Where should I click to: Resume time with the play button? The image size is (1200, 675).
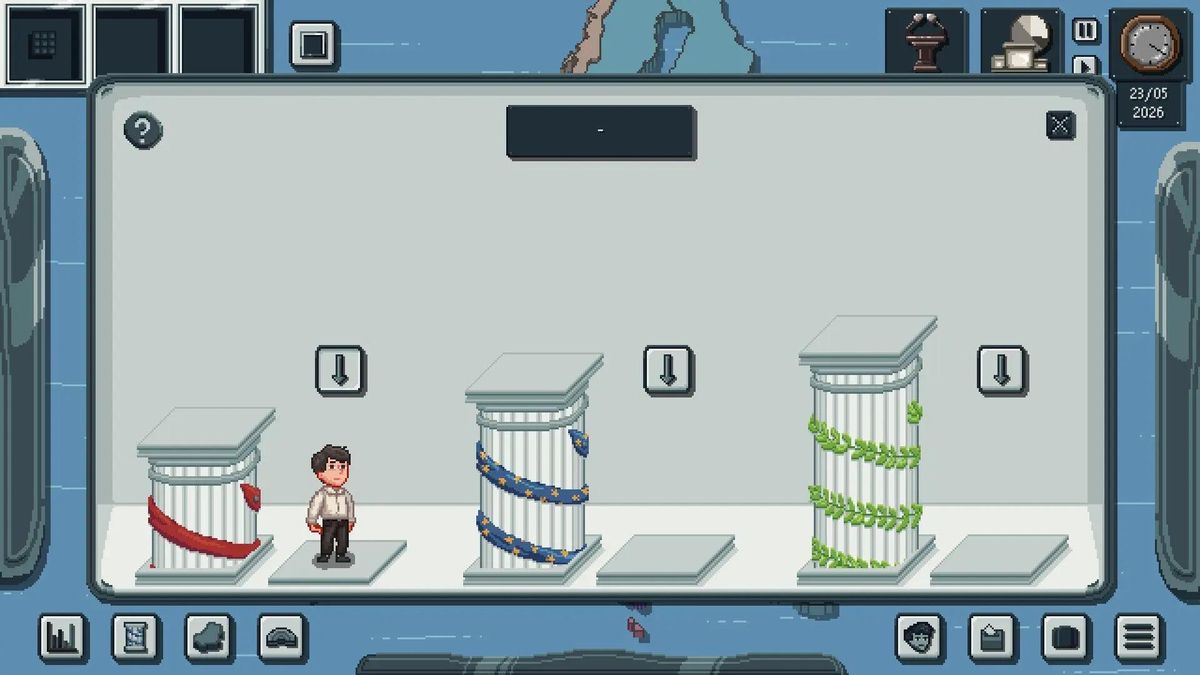[1085, 66]
